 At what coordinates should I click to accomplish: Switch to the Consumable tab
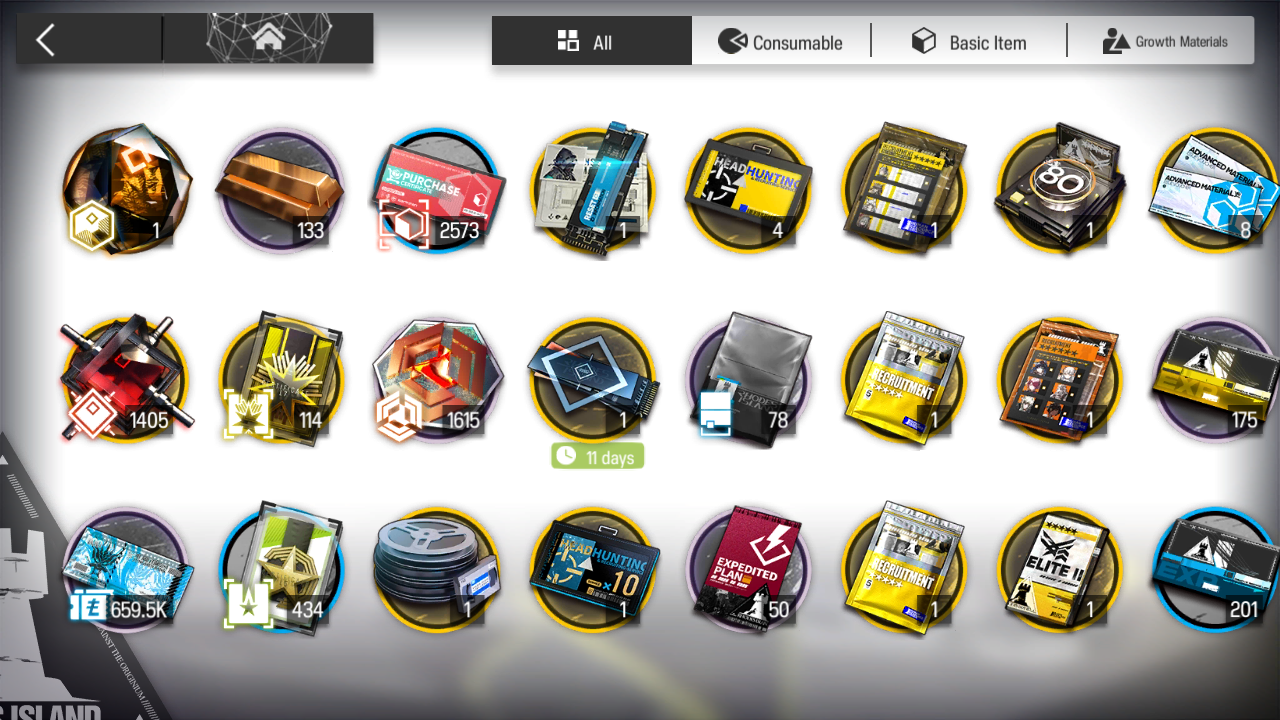(x=781, y=42)
